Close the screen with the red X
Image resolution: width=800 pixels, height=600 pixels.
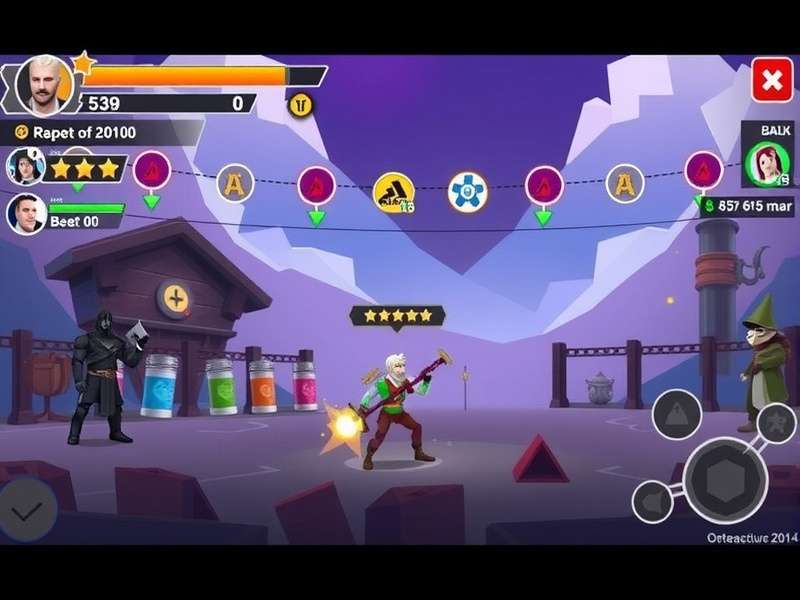coord(771,81)
